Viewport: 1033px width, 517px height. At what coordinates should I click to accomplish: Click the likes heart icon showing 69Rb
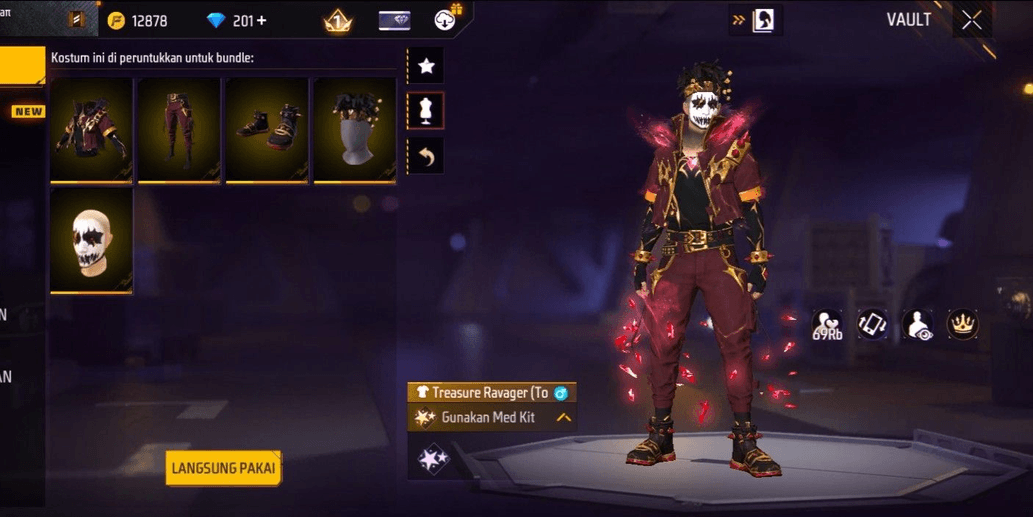point(827,325)
